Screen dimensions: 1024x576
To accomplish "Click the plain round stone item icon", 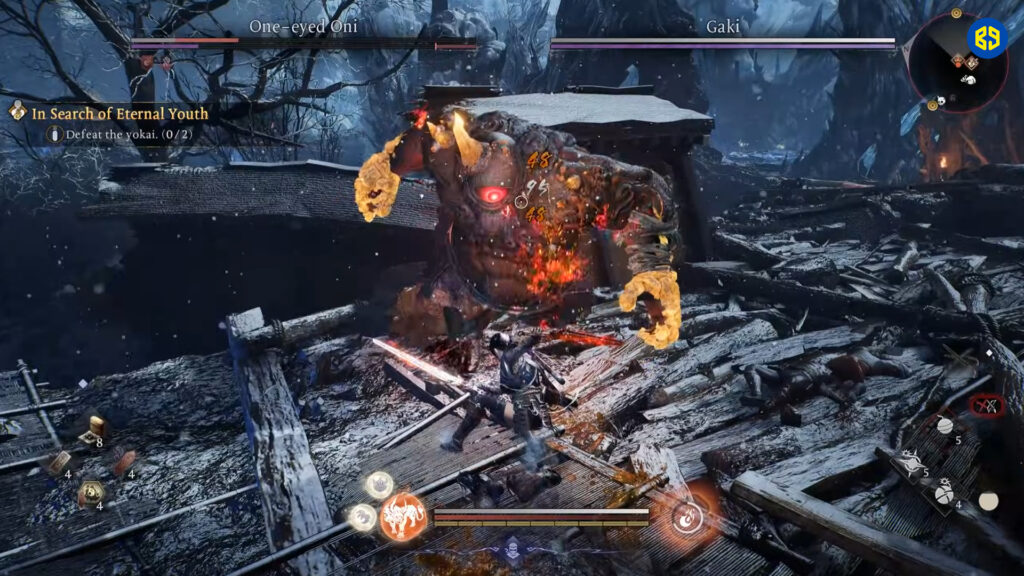I will pos(988,501).
